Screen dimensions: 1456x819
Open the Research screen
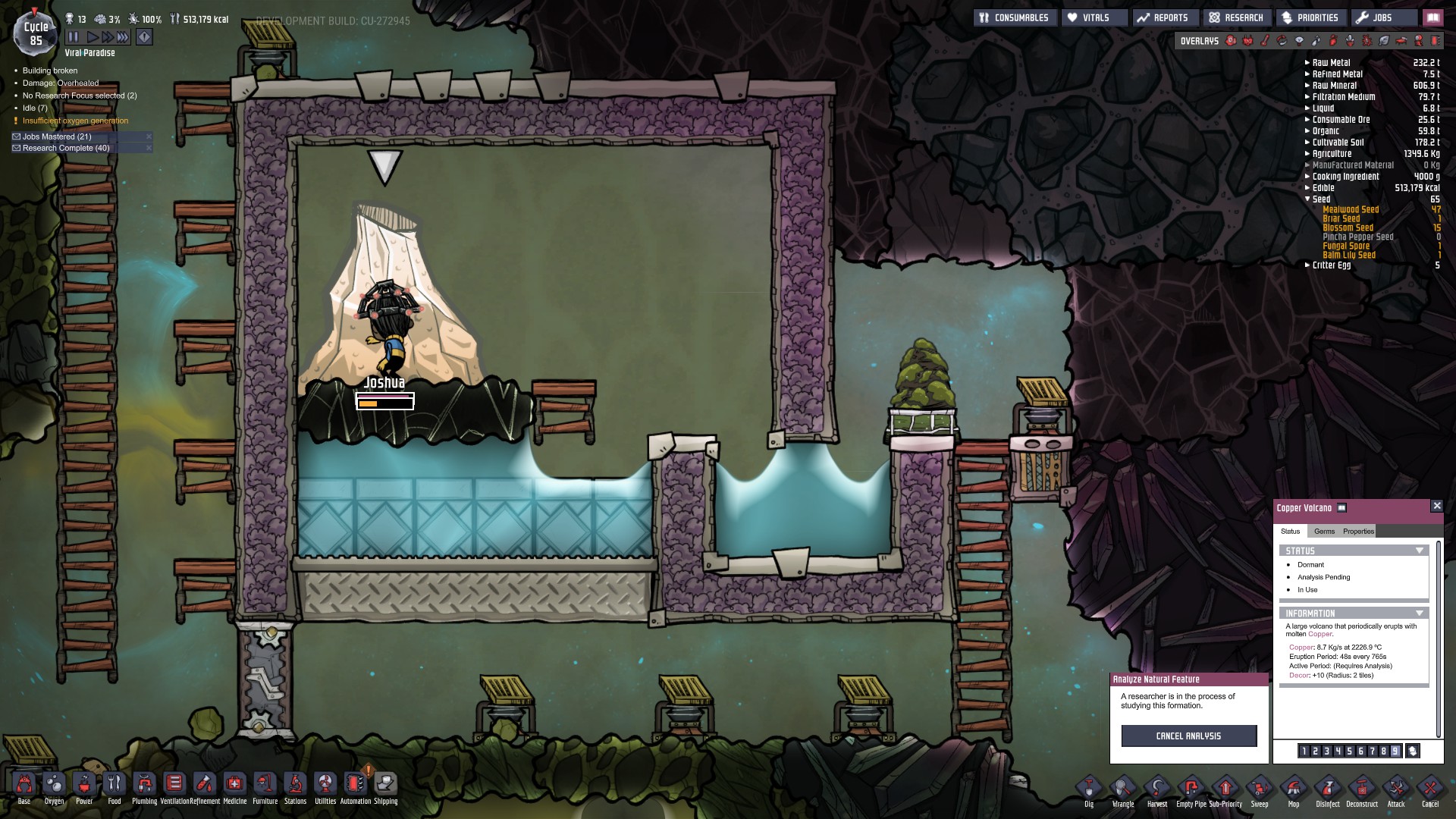click(x=1236, y=17)
